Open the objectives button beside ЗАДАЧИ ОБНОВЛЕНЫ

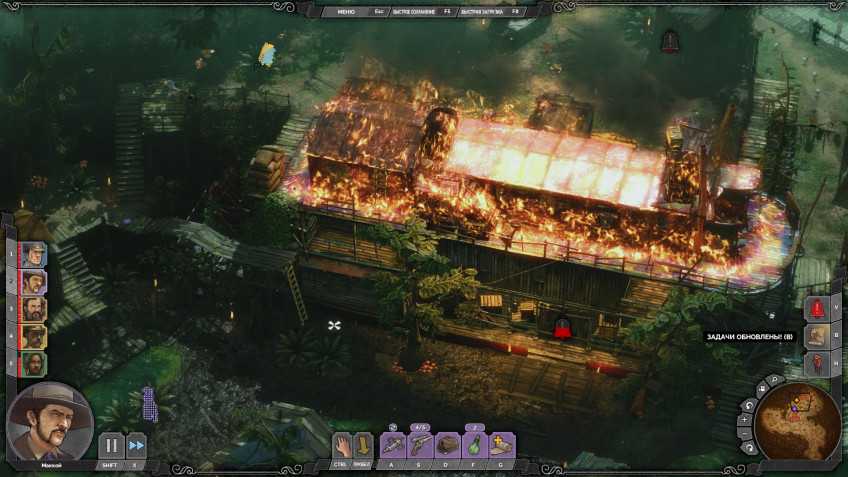point(817,336)
